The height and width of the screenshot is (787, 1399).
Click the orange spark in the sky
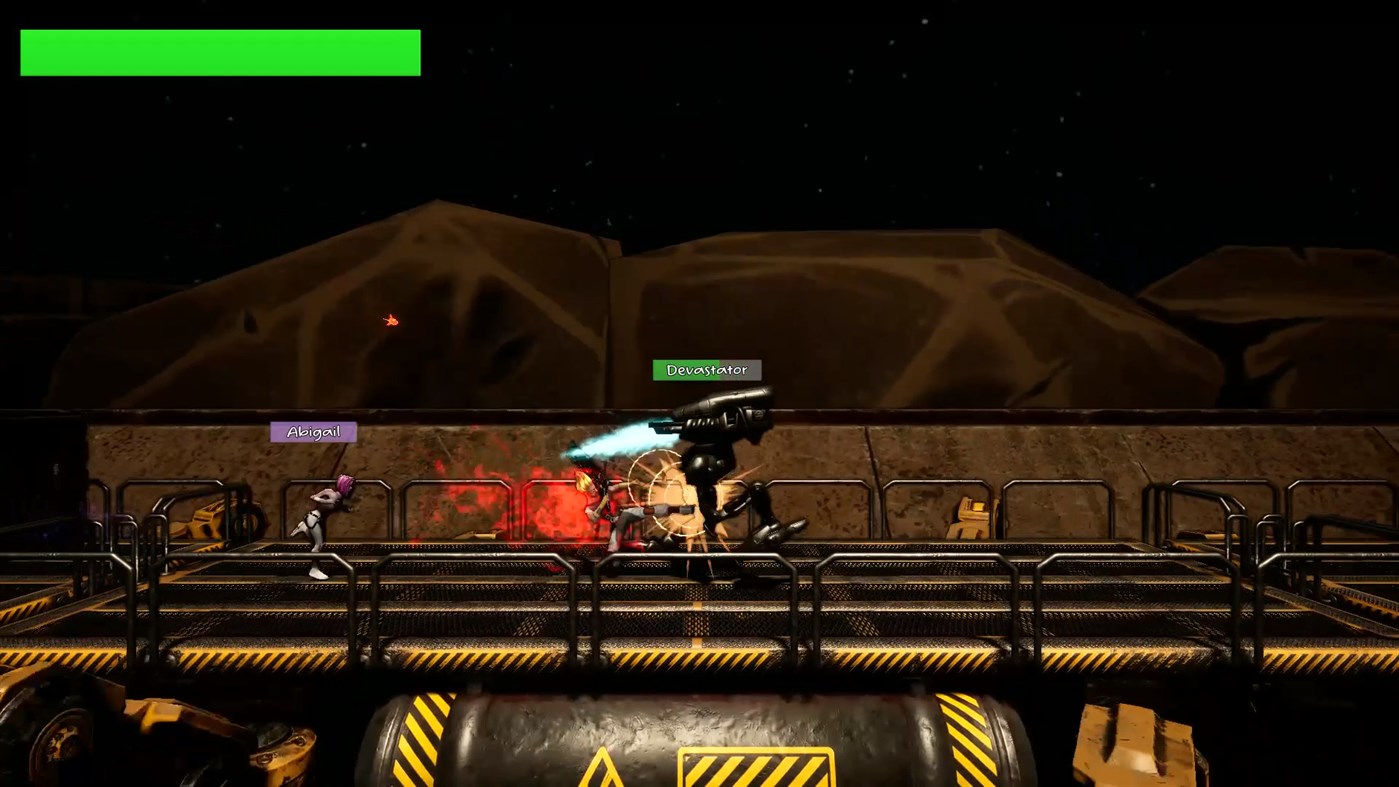point(390,320)
